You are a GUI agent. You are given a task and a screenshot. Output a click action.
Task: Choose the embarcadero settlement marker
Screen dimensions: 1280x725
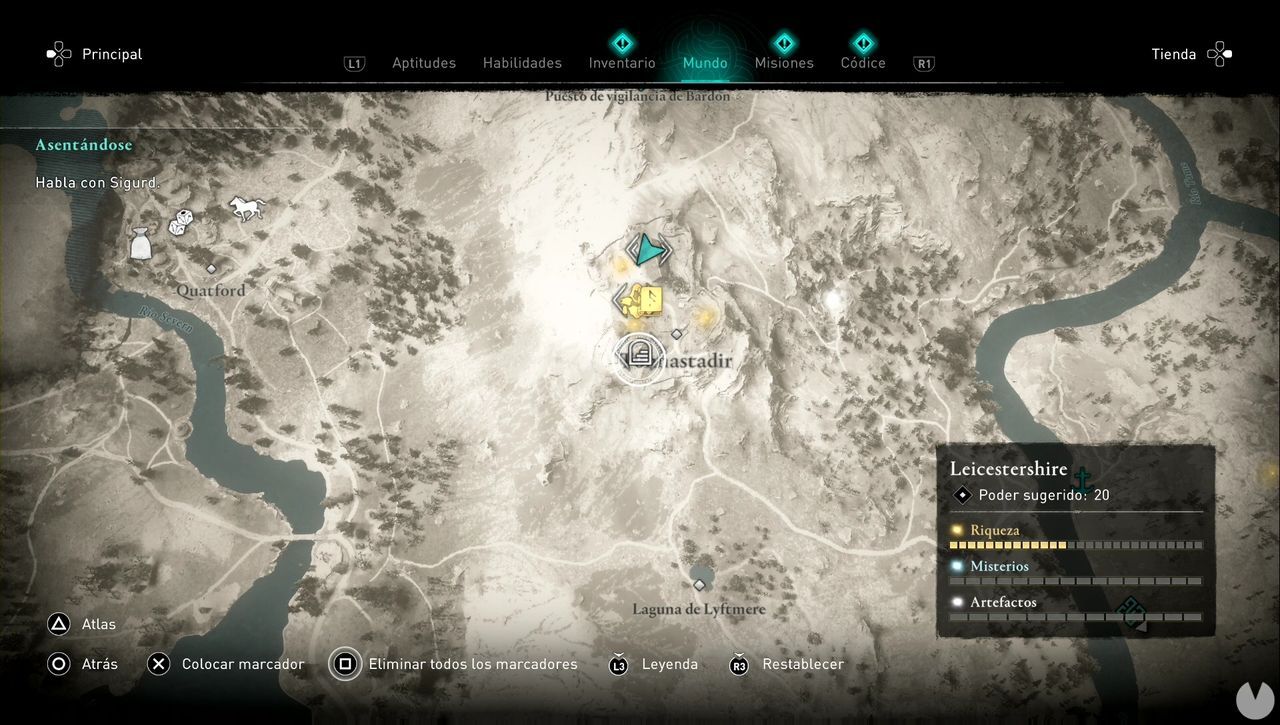[635, 356]
